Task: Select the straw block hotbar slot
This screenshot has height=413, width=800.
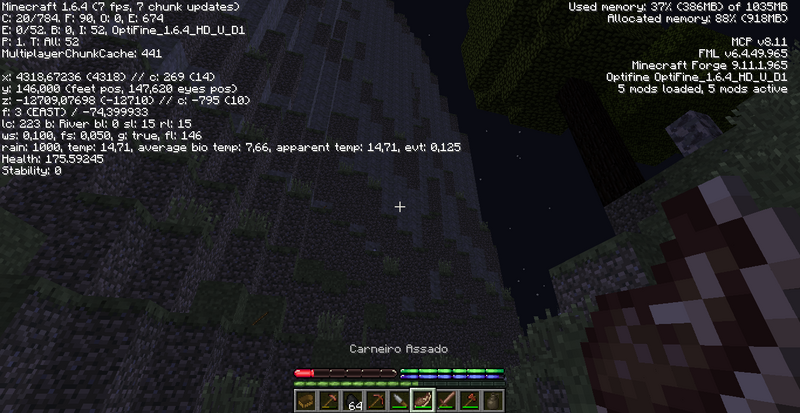Action: pos(305,401)
